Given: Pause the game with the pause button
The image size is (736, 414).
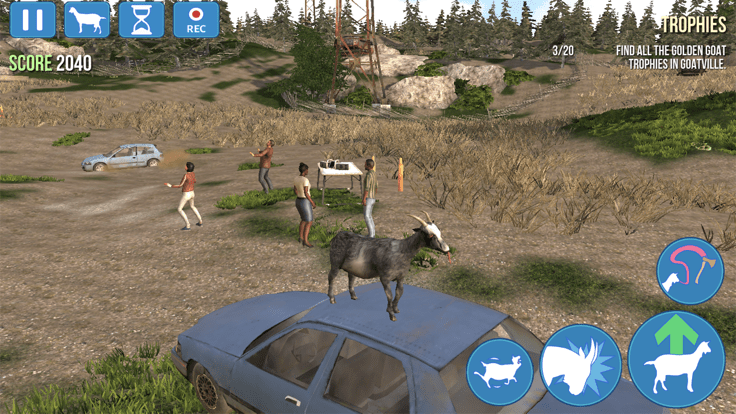Looking at the screenshot, I should 32,20.
